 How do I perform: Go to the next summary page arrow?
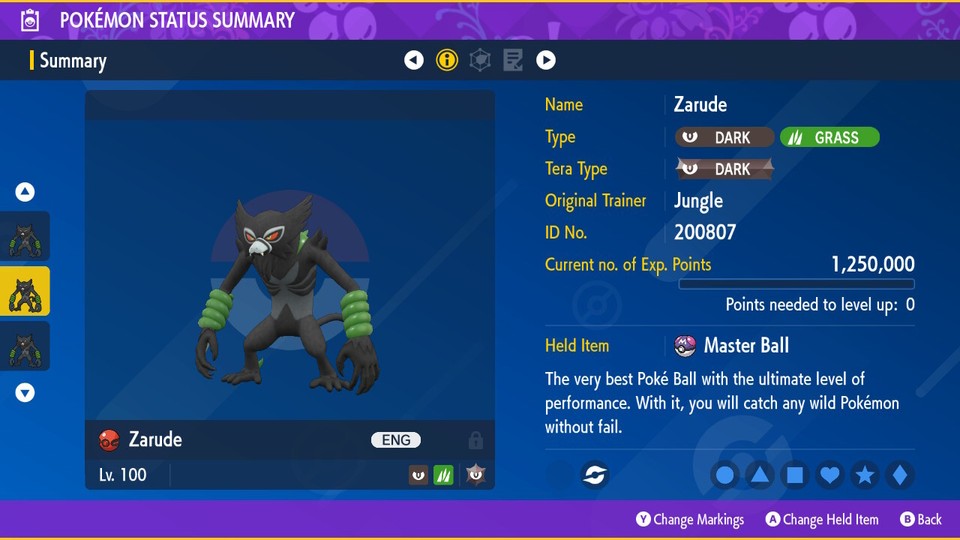pyautogui.click(x=546, y=60)
